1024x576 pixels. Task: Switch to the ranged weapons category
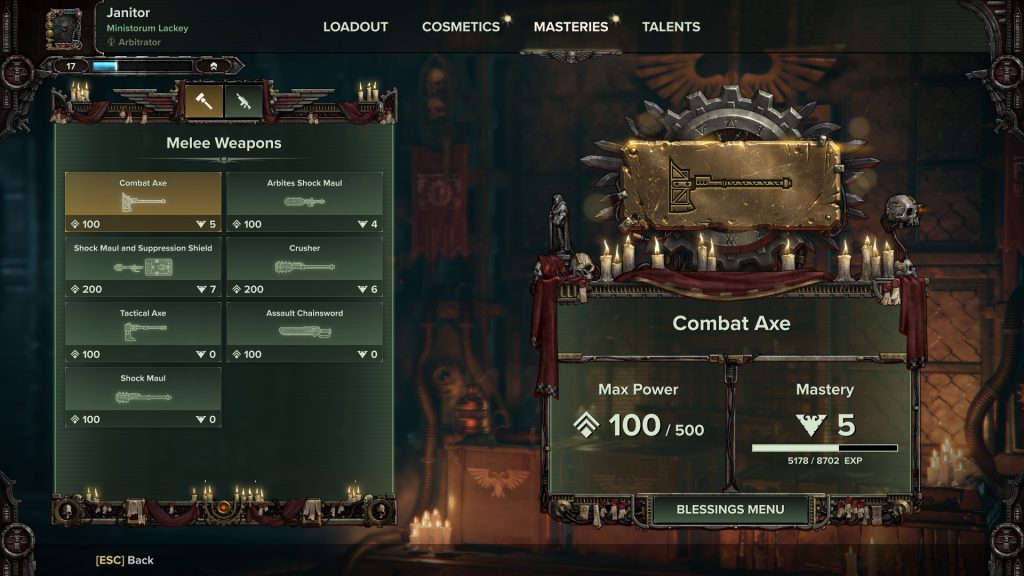tap(243, 101)
